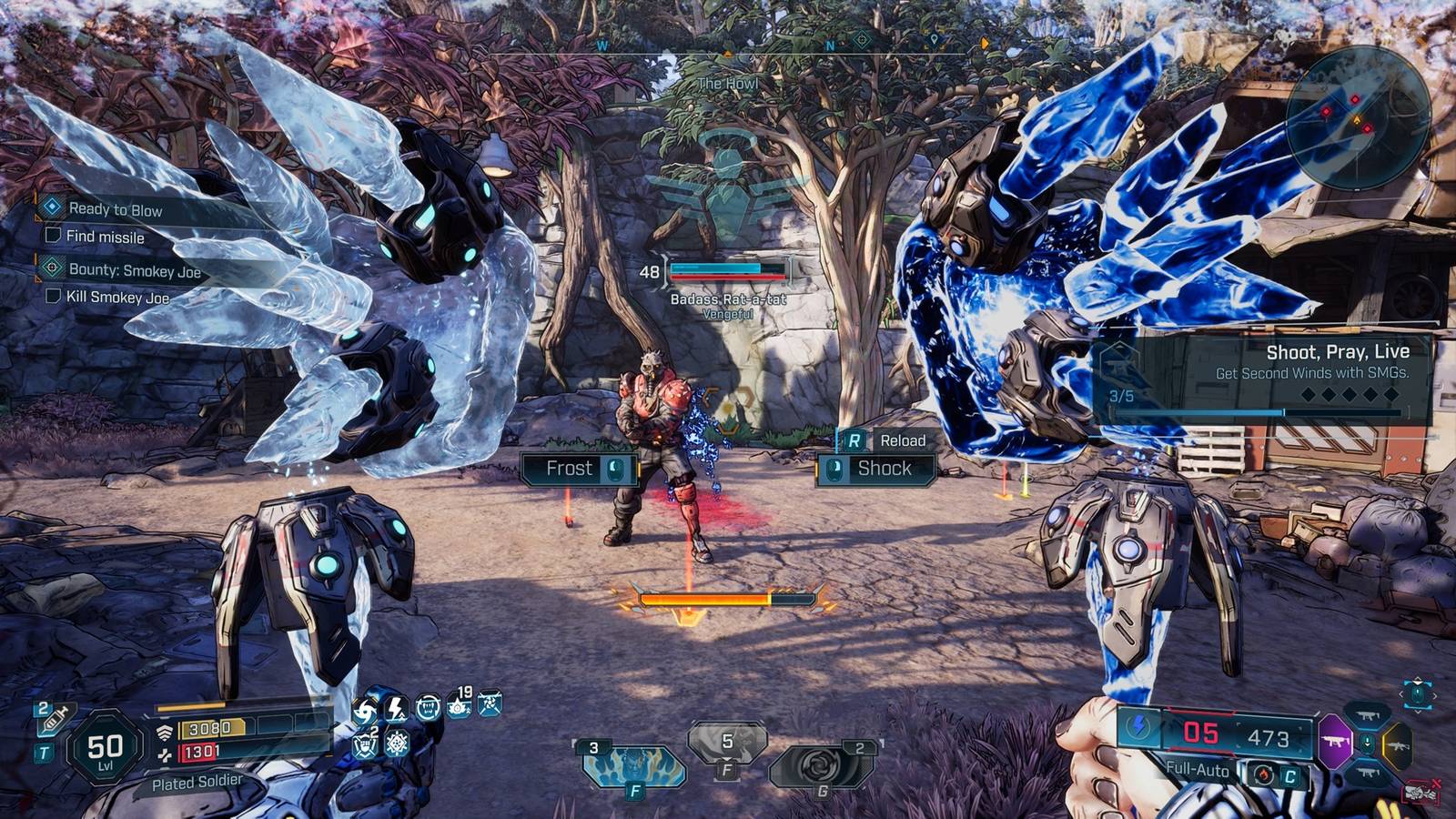
Task: Click the turret buff icon showing 19
Action: point(458,708)
